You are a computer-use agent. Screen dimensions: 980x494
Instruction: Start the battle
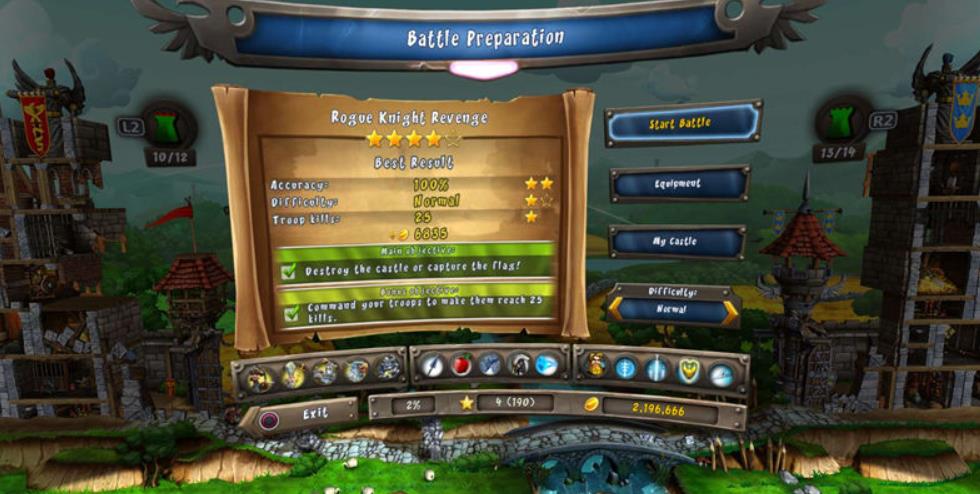[x=682, y=124]
